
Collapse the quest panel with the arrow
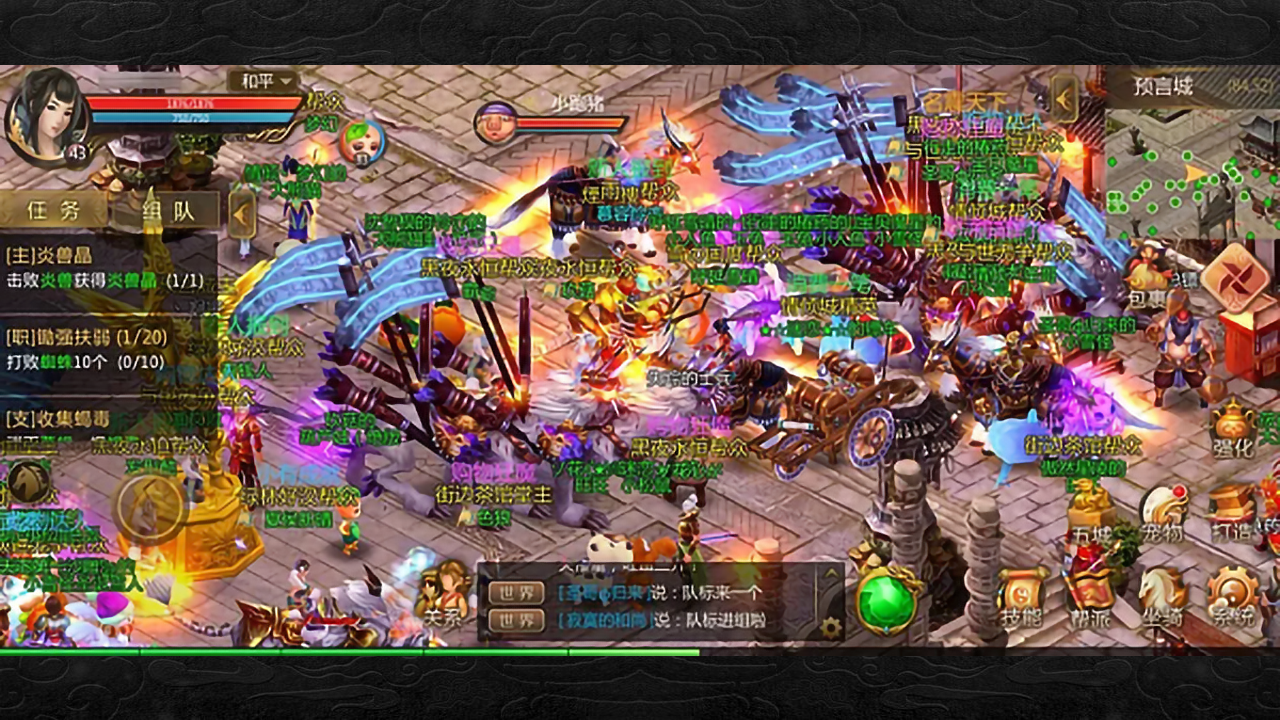tap(241, 213)
